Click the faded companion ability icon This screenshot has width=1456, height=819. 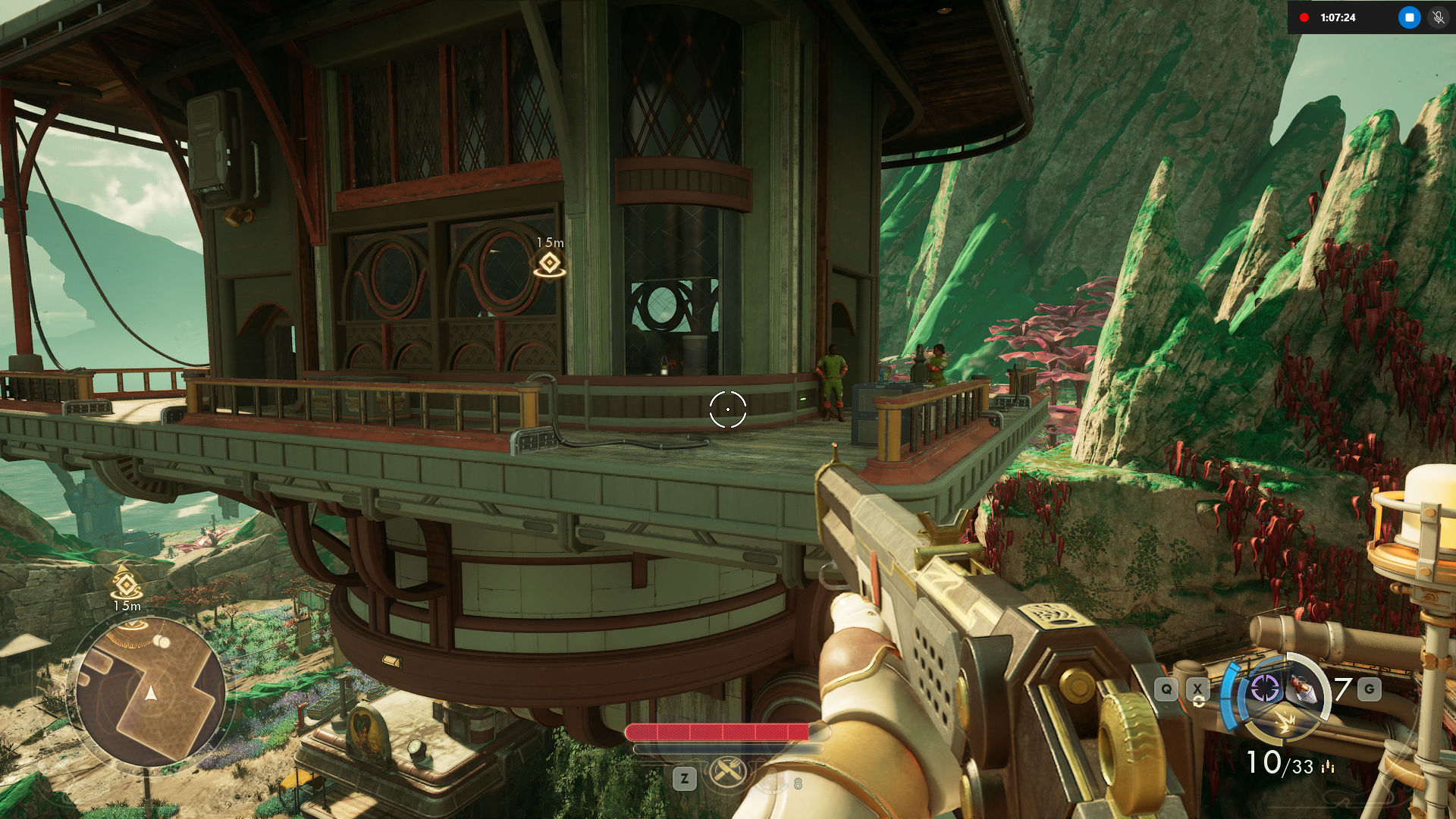coord(773,780)
